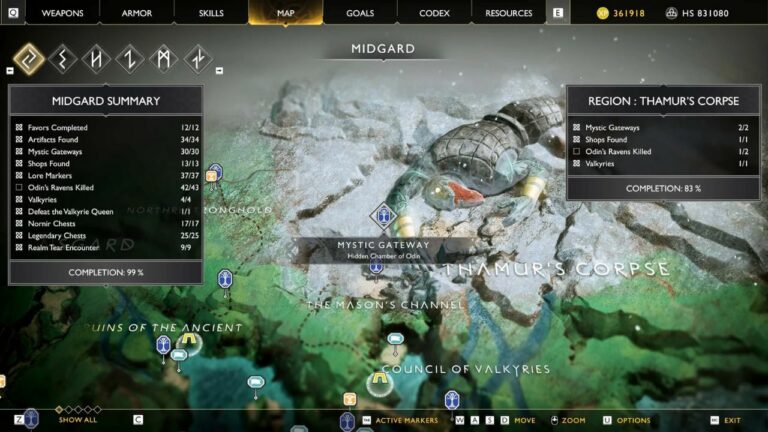Select the gold arch marker by Council of Valkyries
The image size is (768, 432).
coord(379,381)
